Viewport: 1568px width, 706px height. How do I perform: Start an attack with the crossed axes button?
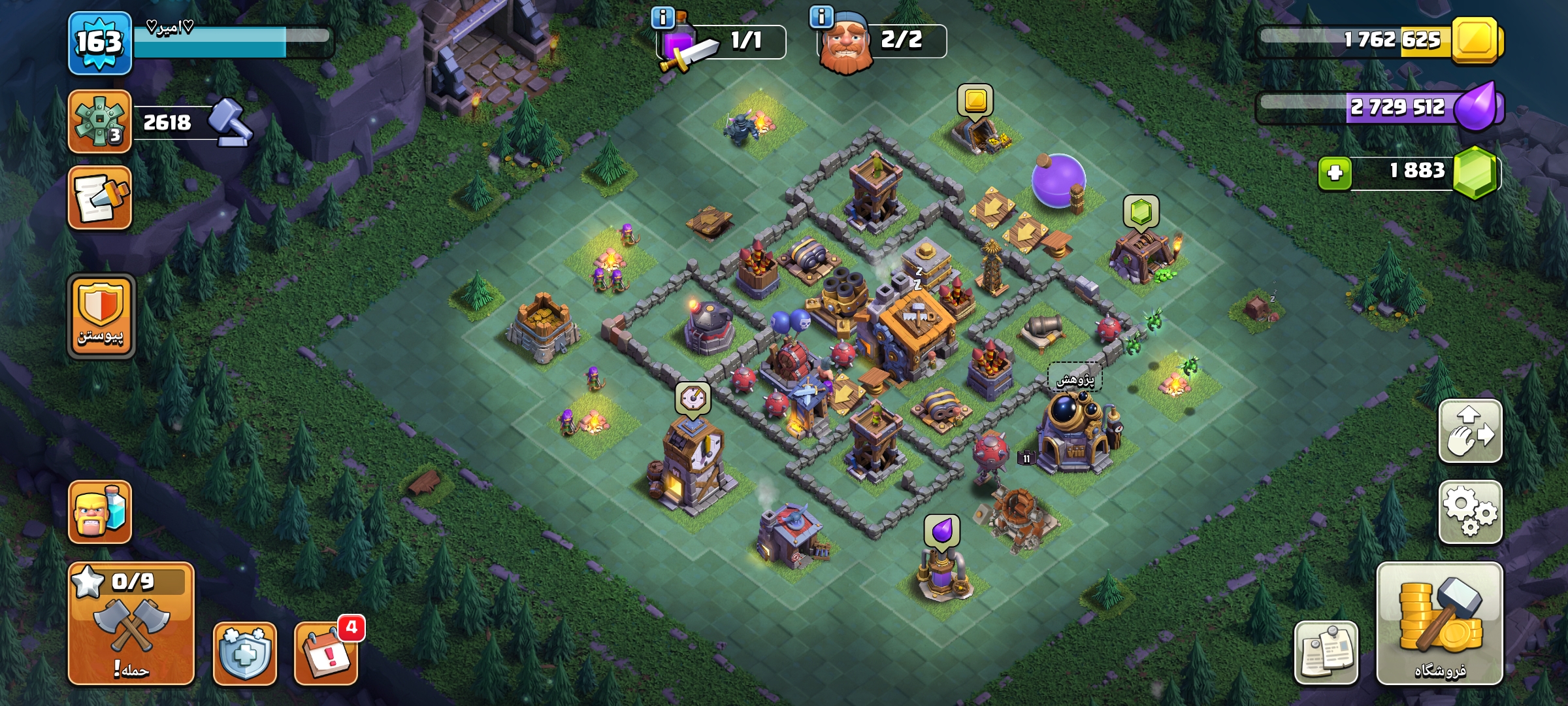click(x=131, y=624)
